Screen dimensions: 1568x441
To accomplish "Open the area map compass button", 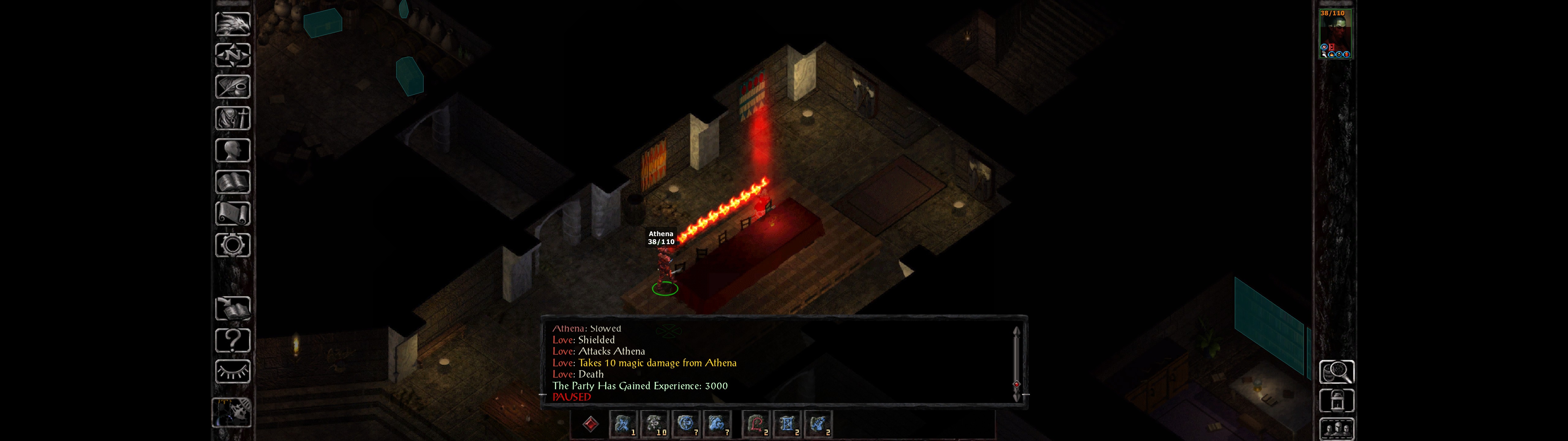I will click(x=232, y=55).
